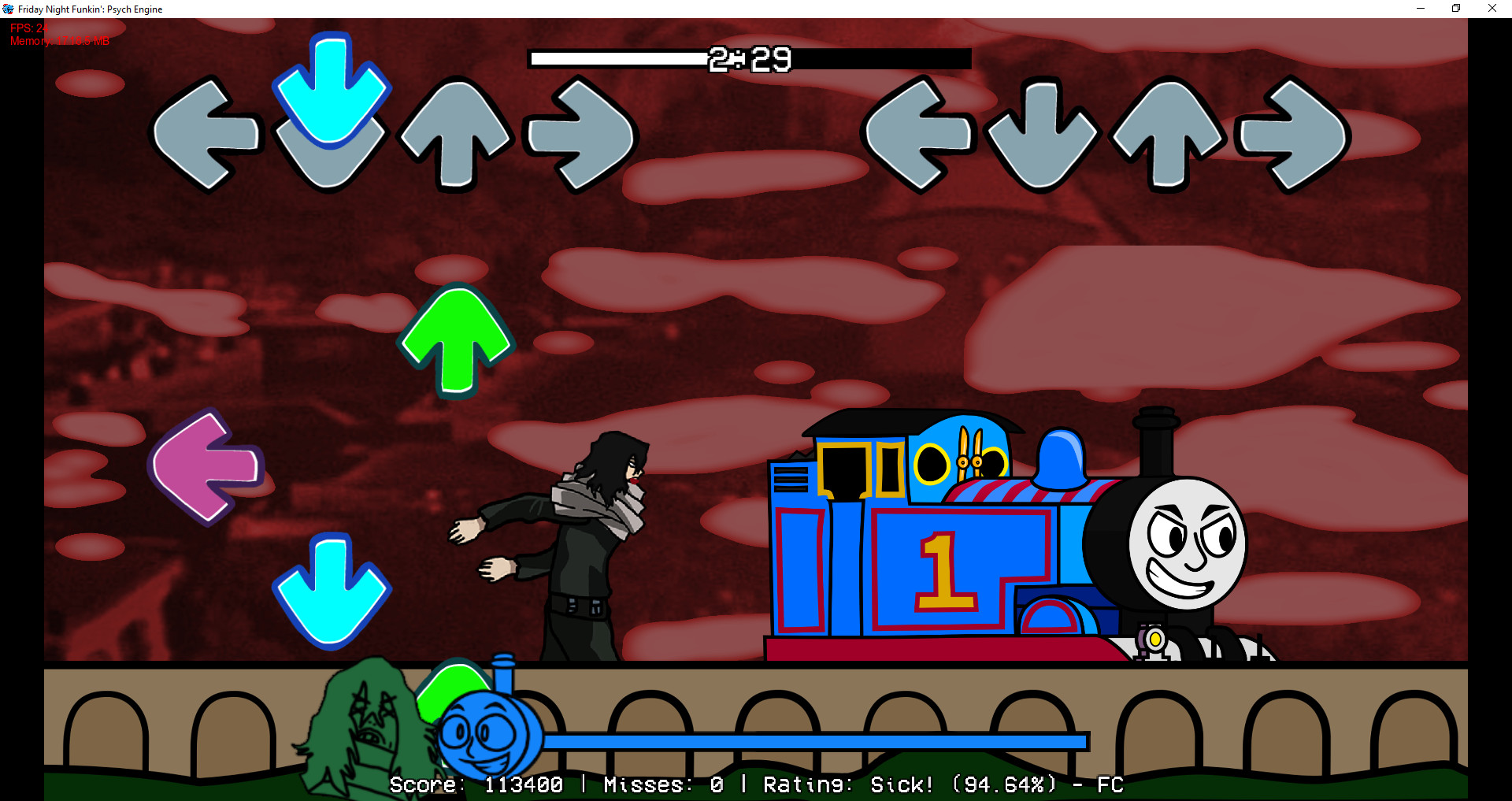The height and width of the screenshot is (801, 1512).
Task: Click the falling green up note
Action: point(457,339)
